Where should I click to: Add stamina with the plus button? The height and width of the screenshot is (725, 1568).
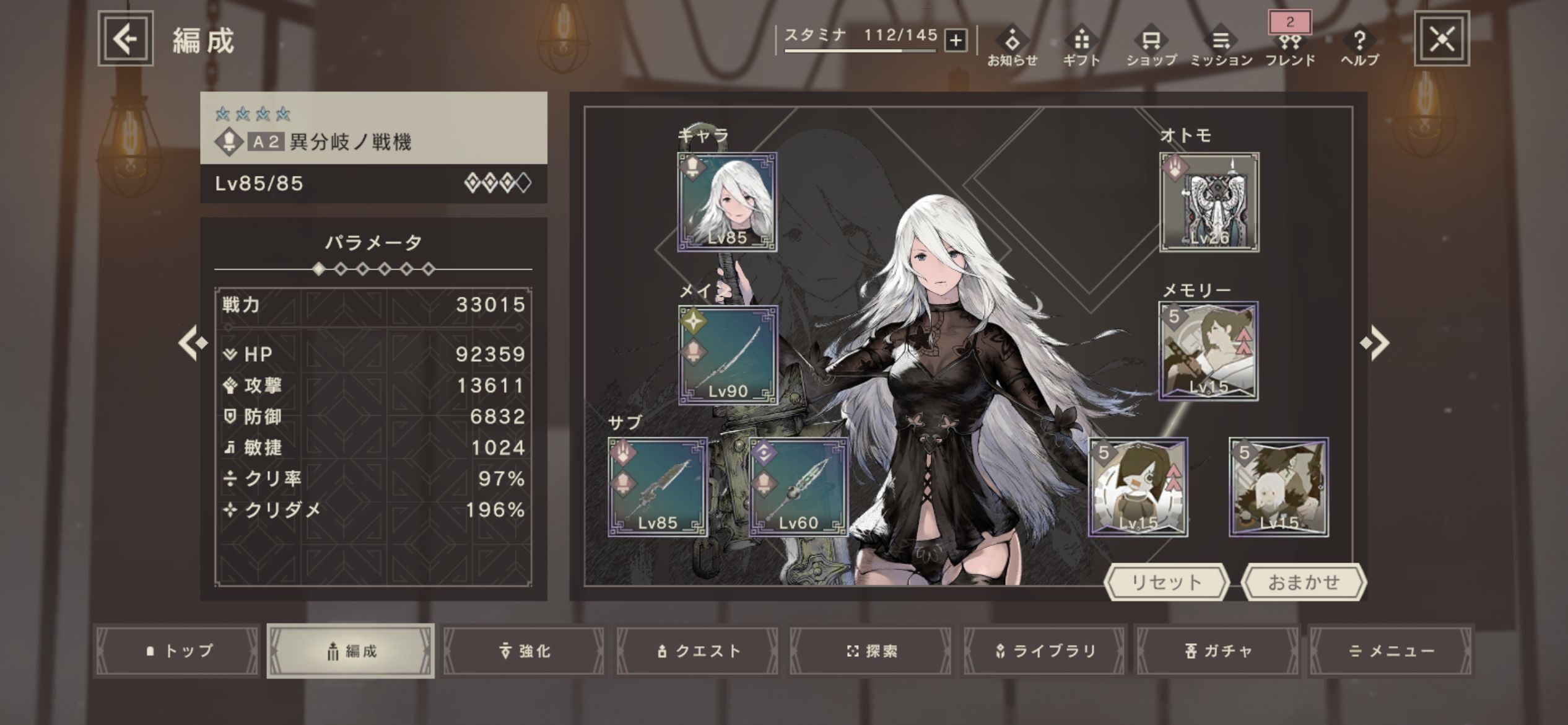pos(956,41)
